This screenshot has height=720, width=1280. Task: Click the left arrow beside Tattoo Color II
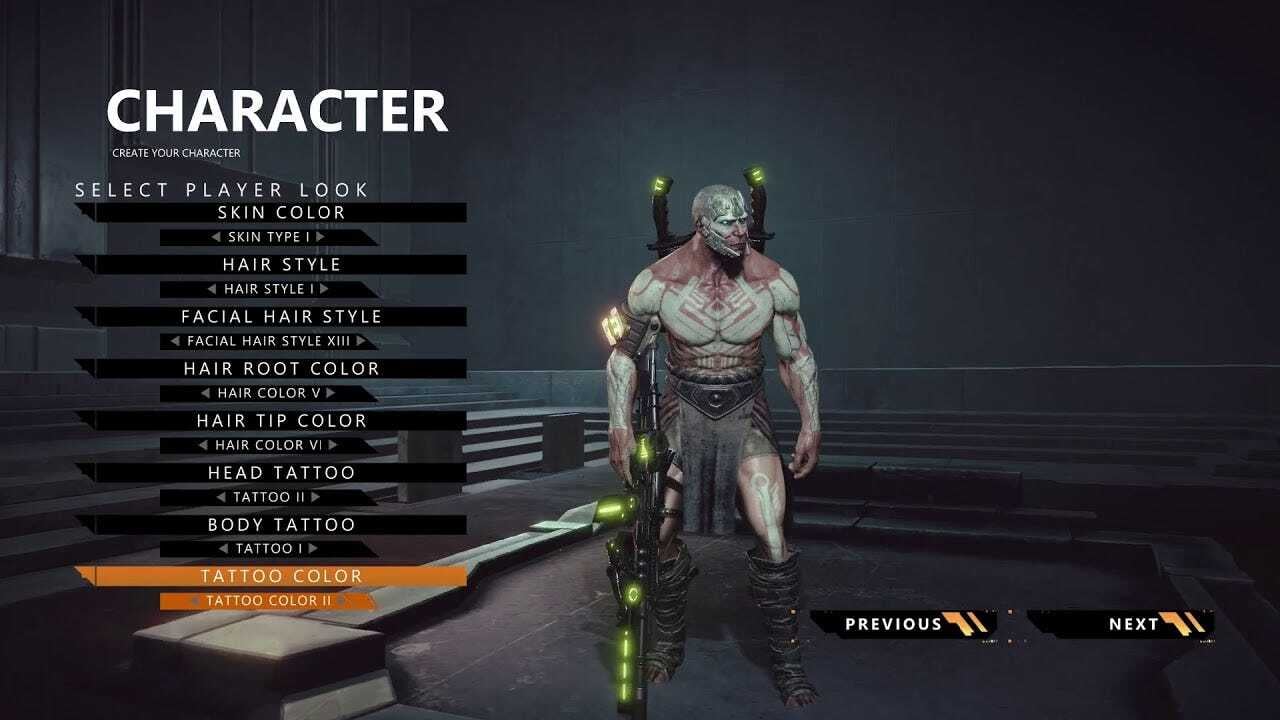pyautogui.click(x=195, y=601)
